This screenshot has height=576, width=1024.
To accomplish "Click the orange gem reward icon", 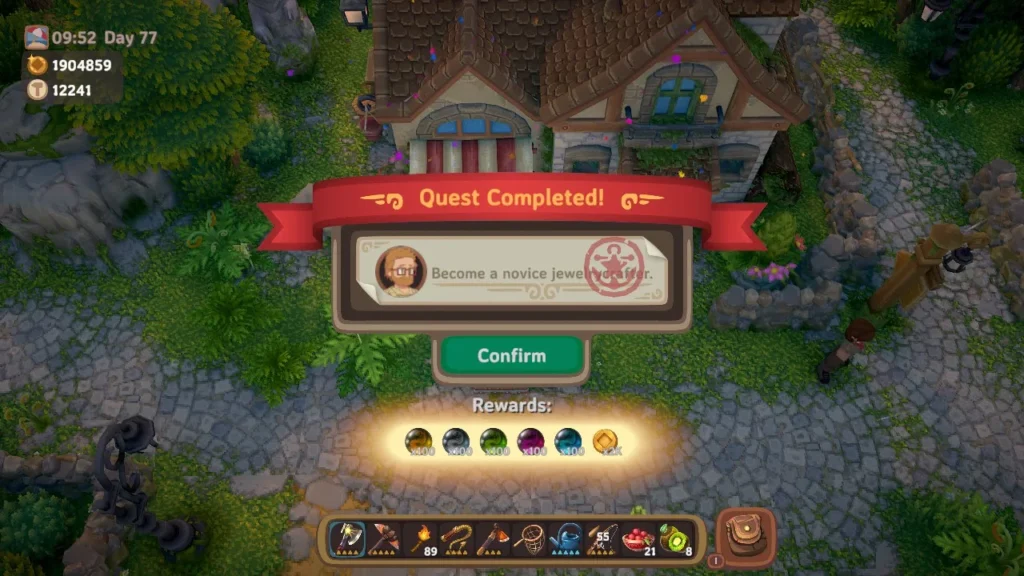I will (418, 441).
